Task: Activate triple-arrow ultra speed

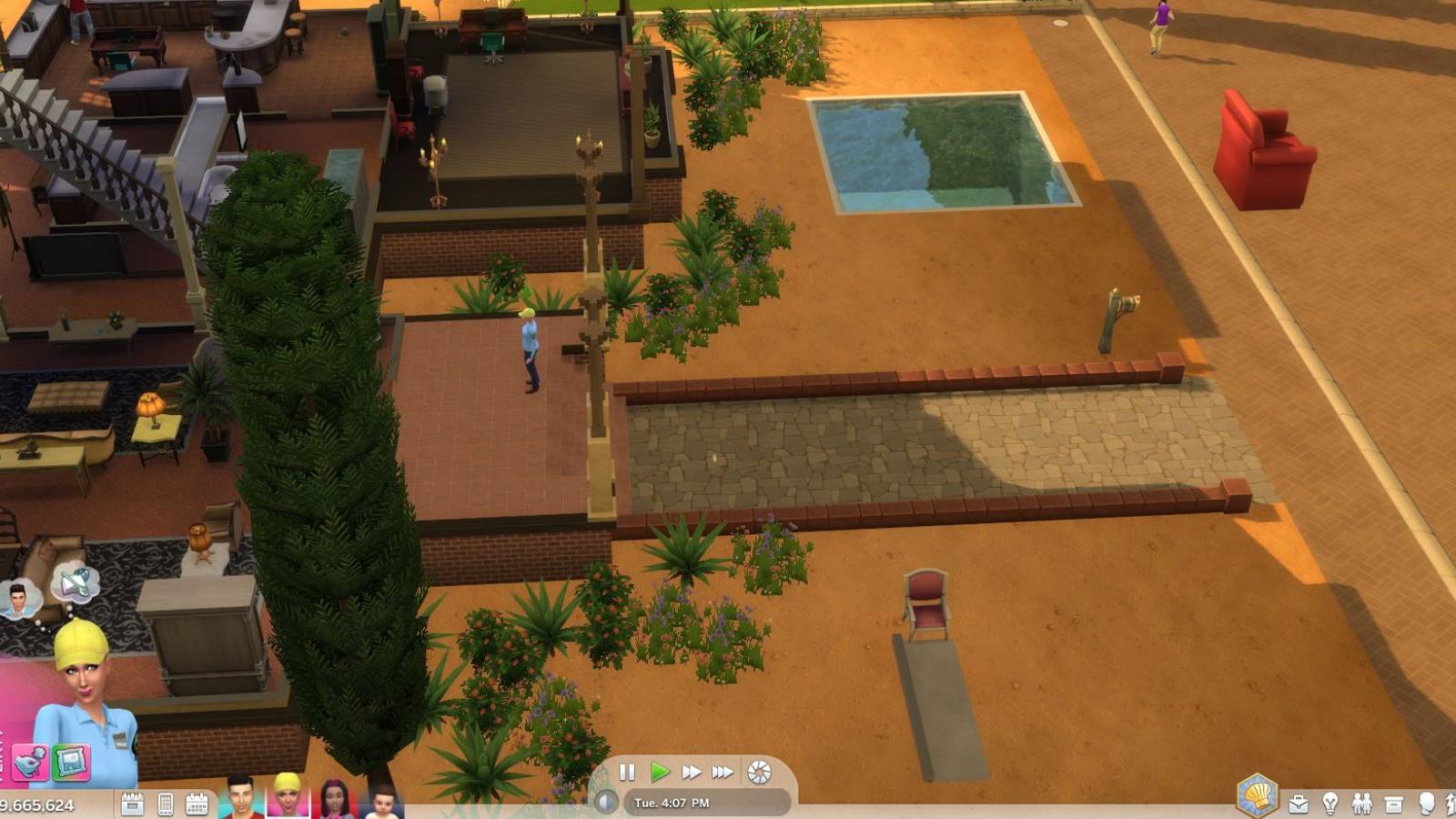Action: pyautogui.click(x=723, y=772)
